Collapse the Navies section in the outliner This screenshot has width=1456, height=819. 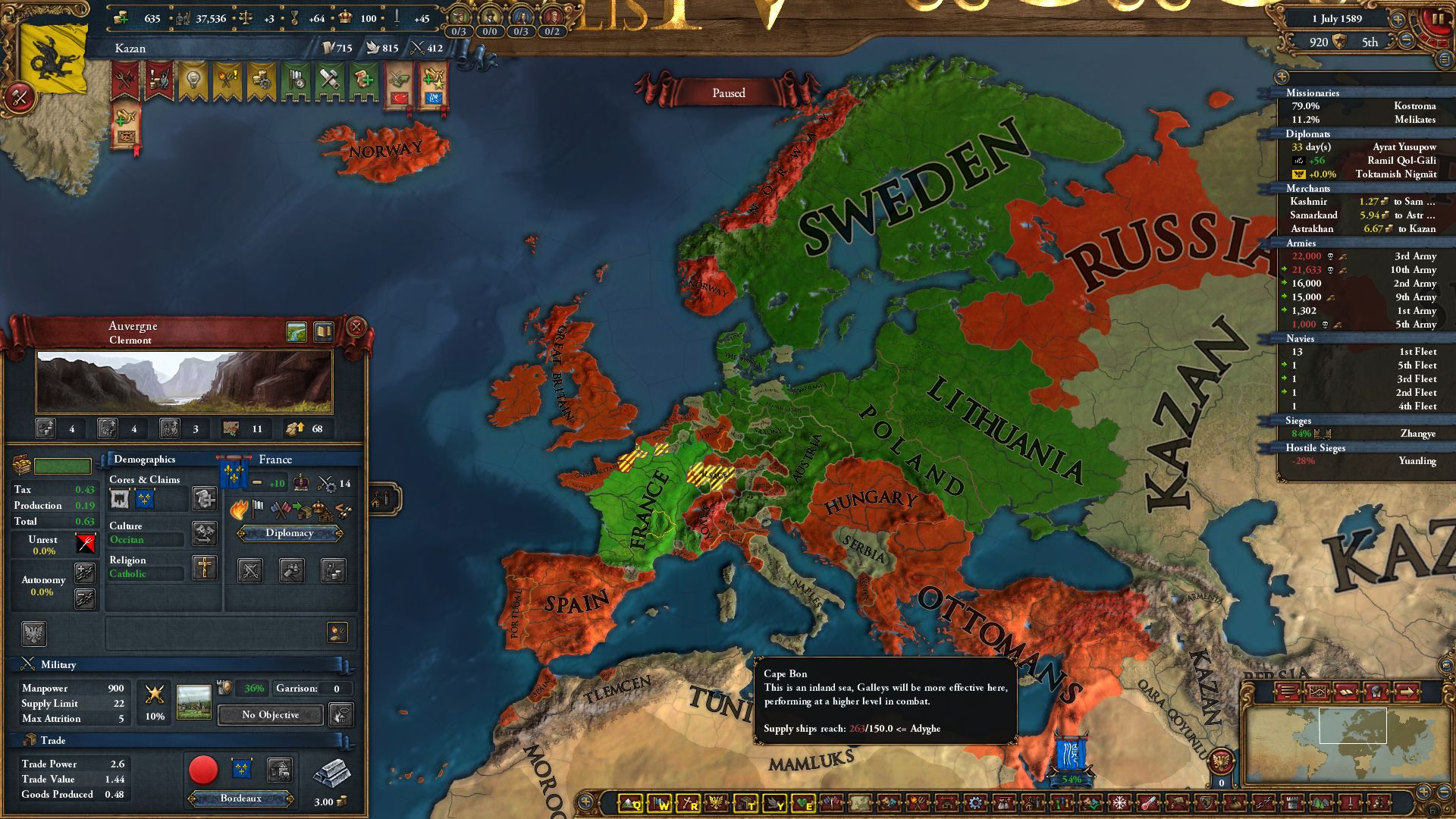click(1301, 339)
